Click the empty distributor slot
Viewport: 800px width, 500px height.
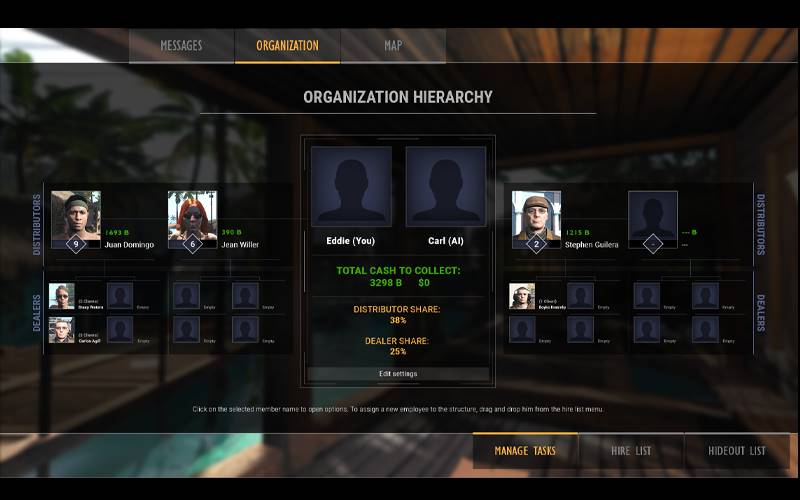pyautogui.click(x=652, y=215)
